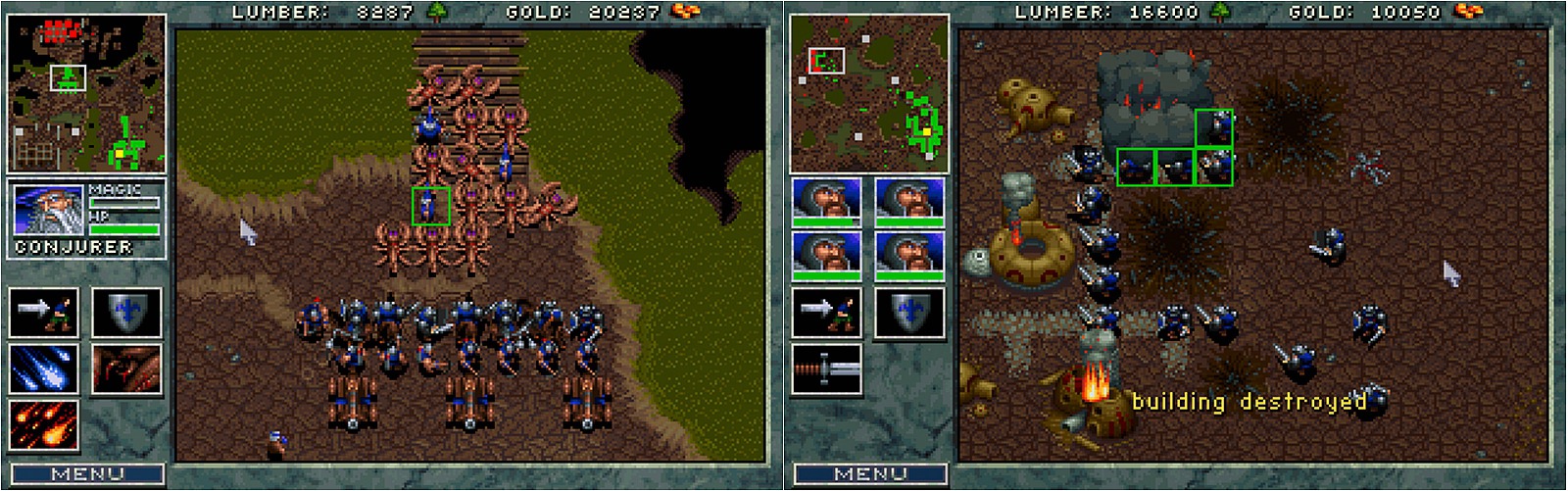This screenshot has width=1568, height=491.
Task: Activate the Summon Scorpions spell icon
Action: (x=126, y=368)
